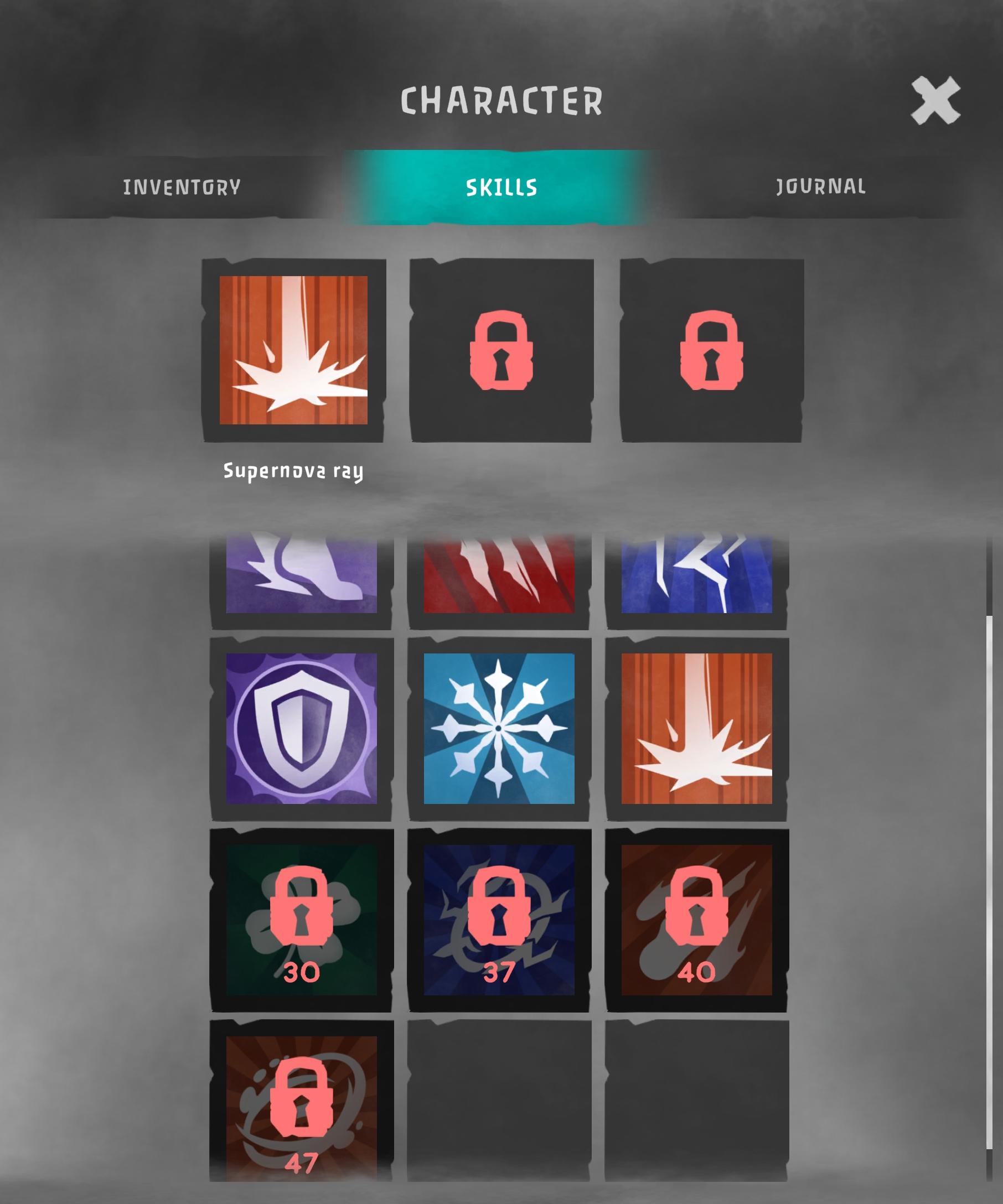The width and height of the screenshot is (1003, 1204).
Task: Click the Supernova ray label text
Action: pos(293,472)
